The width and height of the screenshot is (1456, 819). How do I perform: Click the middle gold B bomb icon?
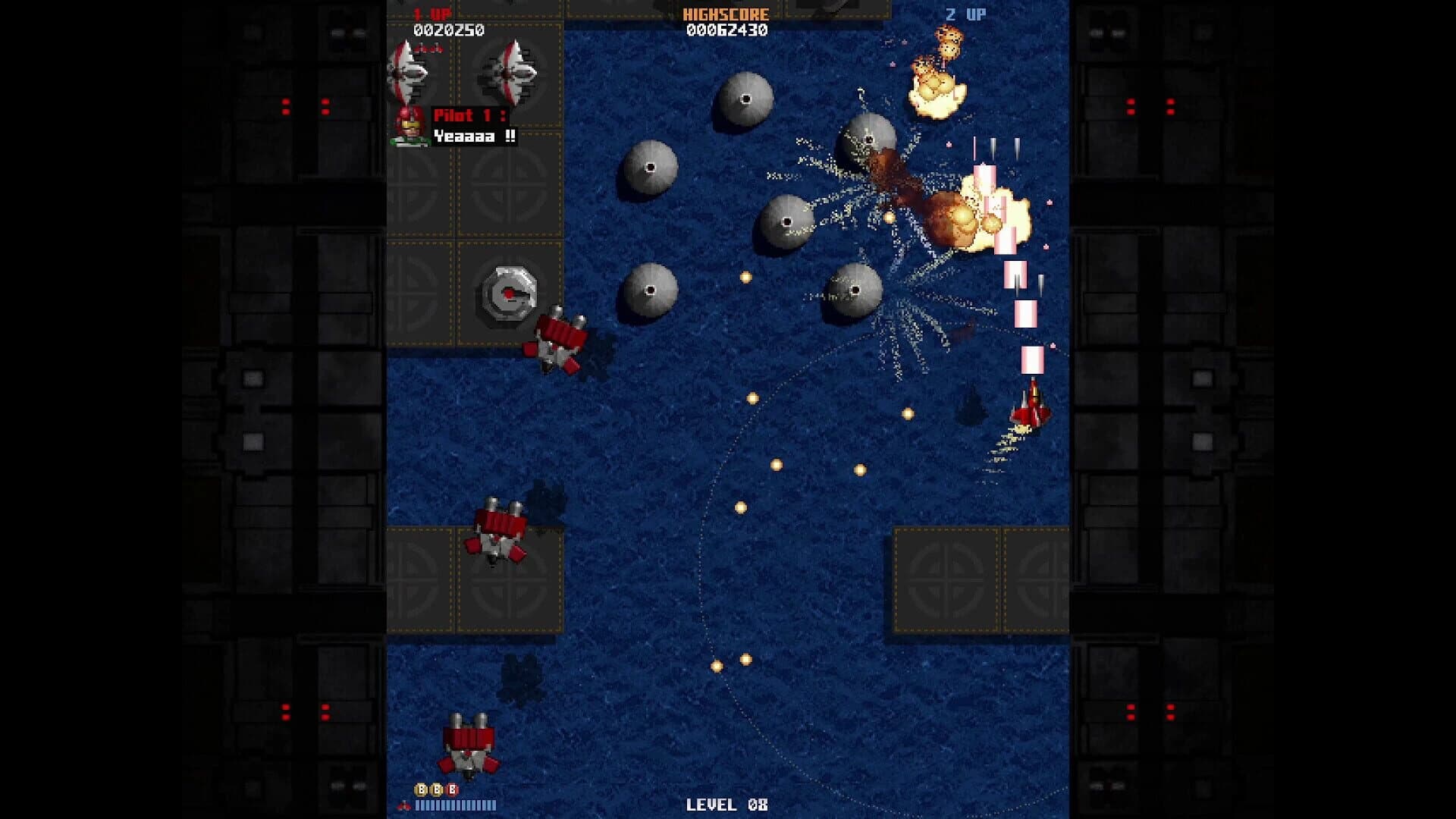pyautogui.click(x=437, y=789)
